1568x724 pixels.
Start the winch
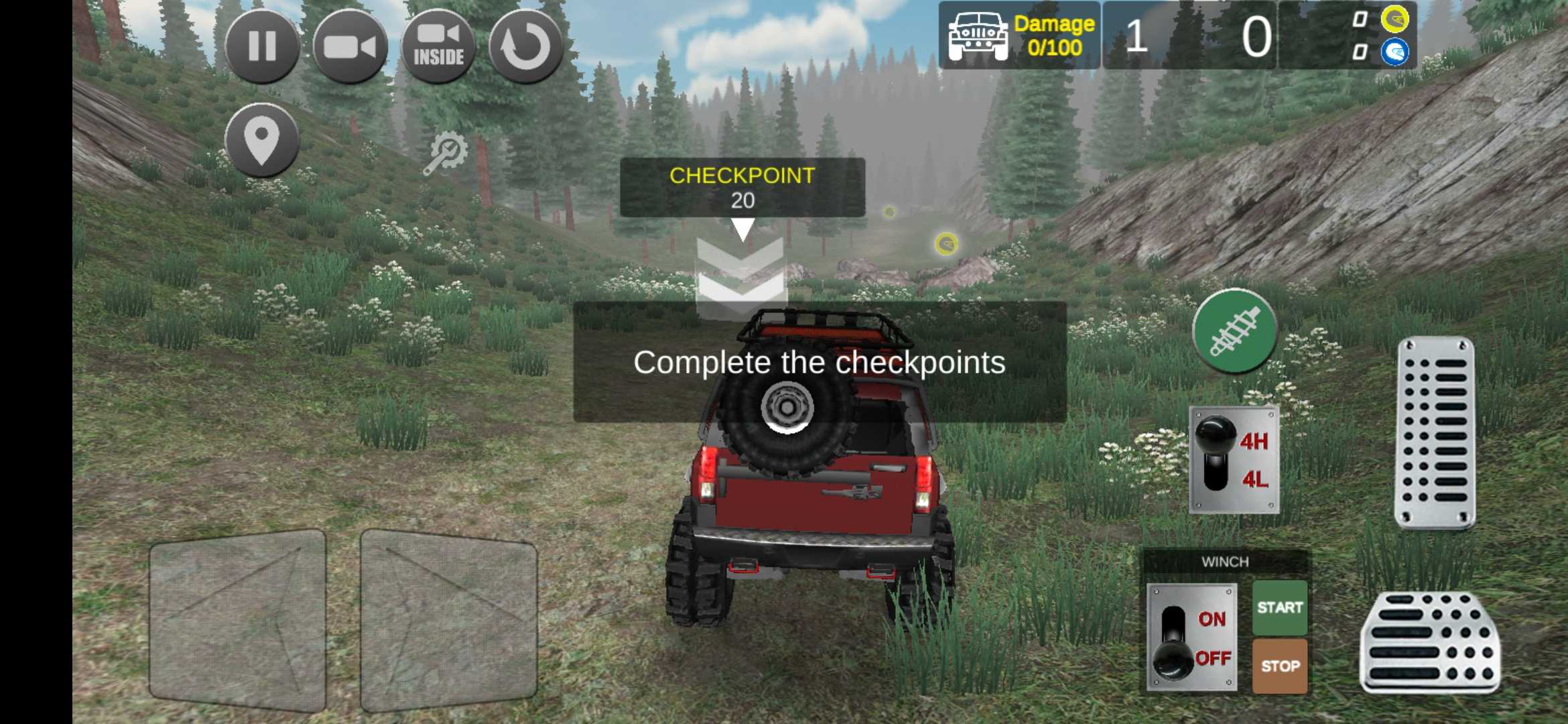click(1280, 607)
